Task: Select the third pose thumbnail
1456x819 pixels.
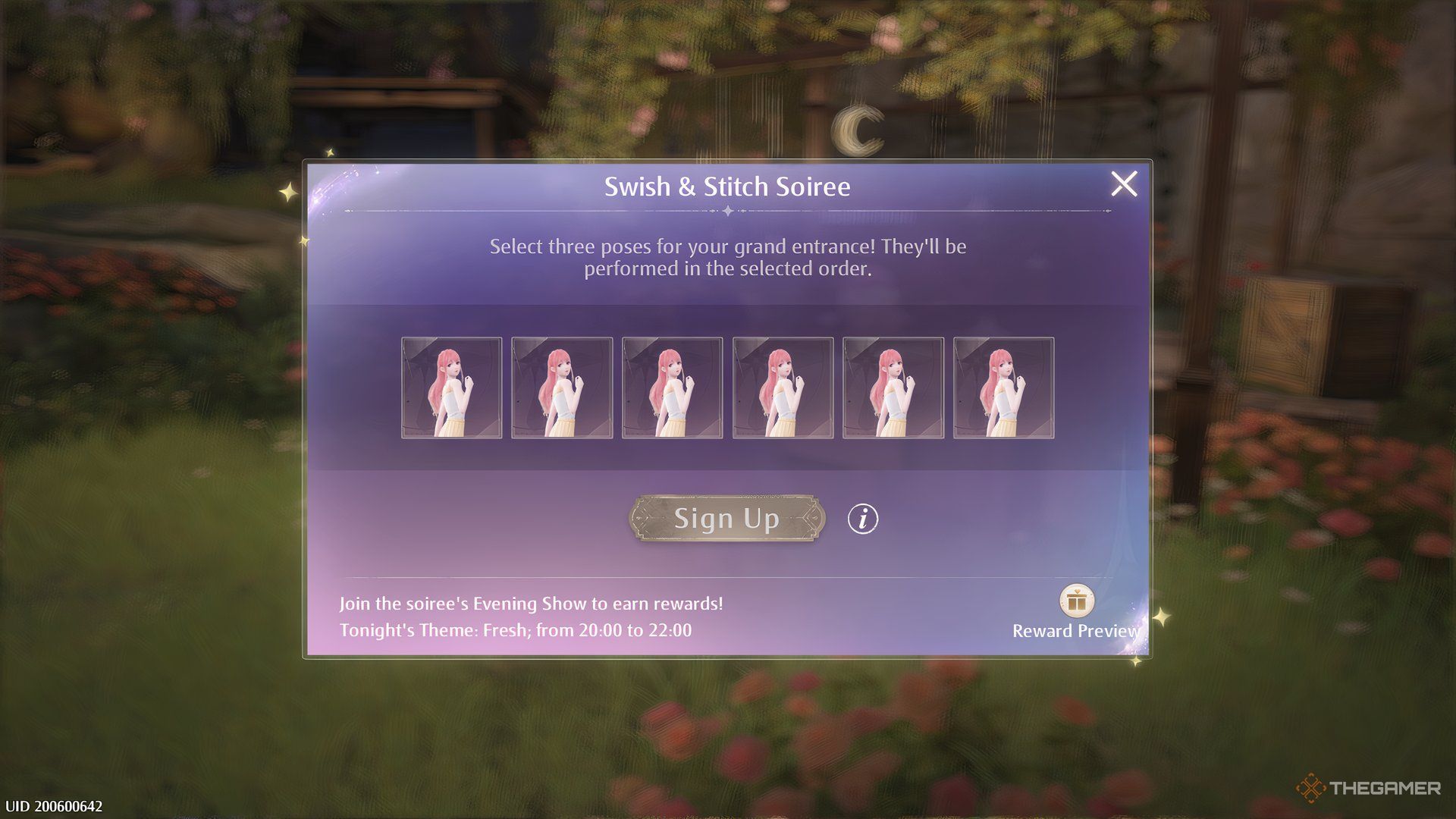Action: [x=671, y=388]
